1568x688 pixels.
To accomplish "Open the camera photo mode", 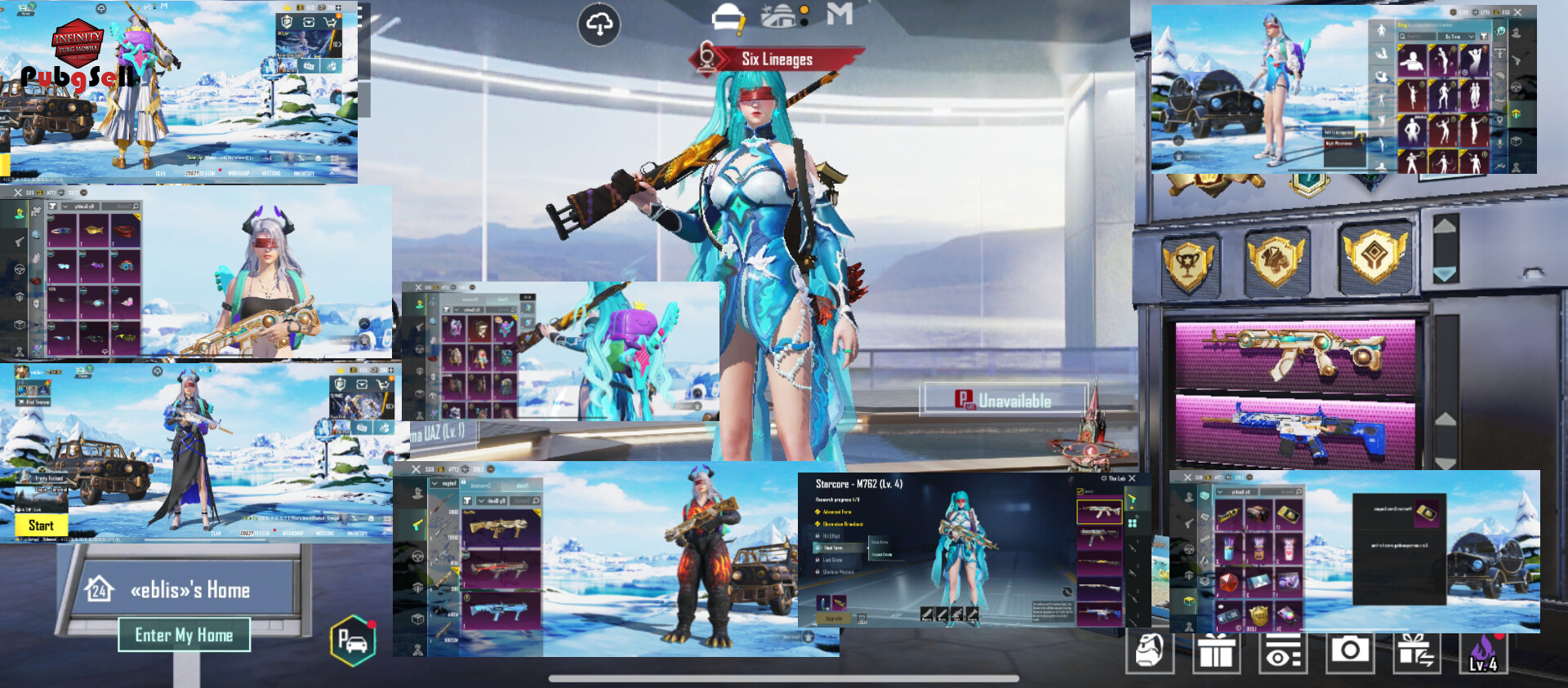I will [x=1349, y=651].
